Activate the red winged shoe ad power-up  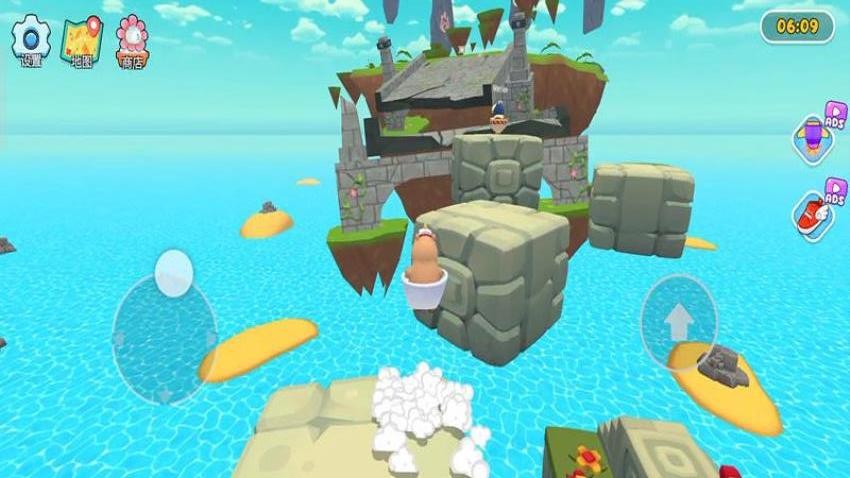pyautogui.click(x=814, y=213)
